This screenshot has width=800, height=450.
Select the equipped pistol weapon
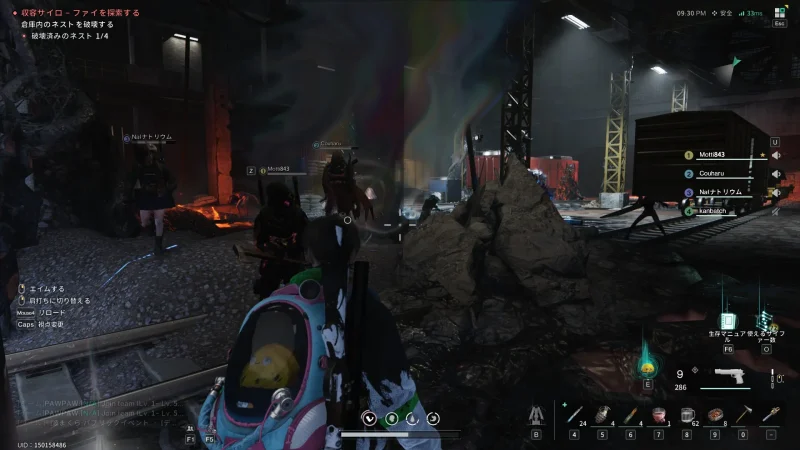[724, 378]
